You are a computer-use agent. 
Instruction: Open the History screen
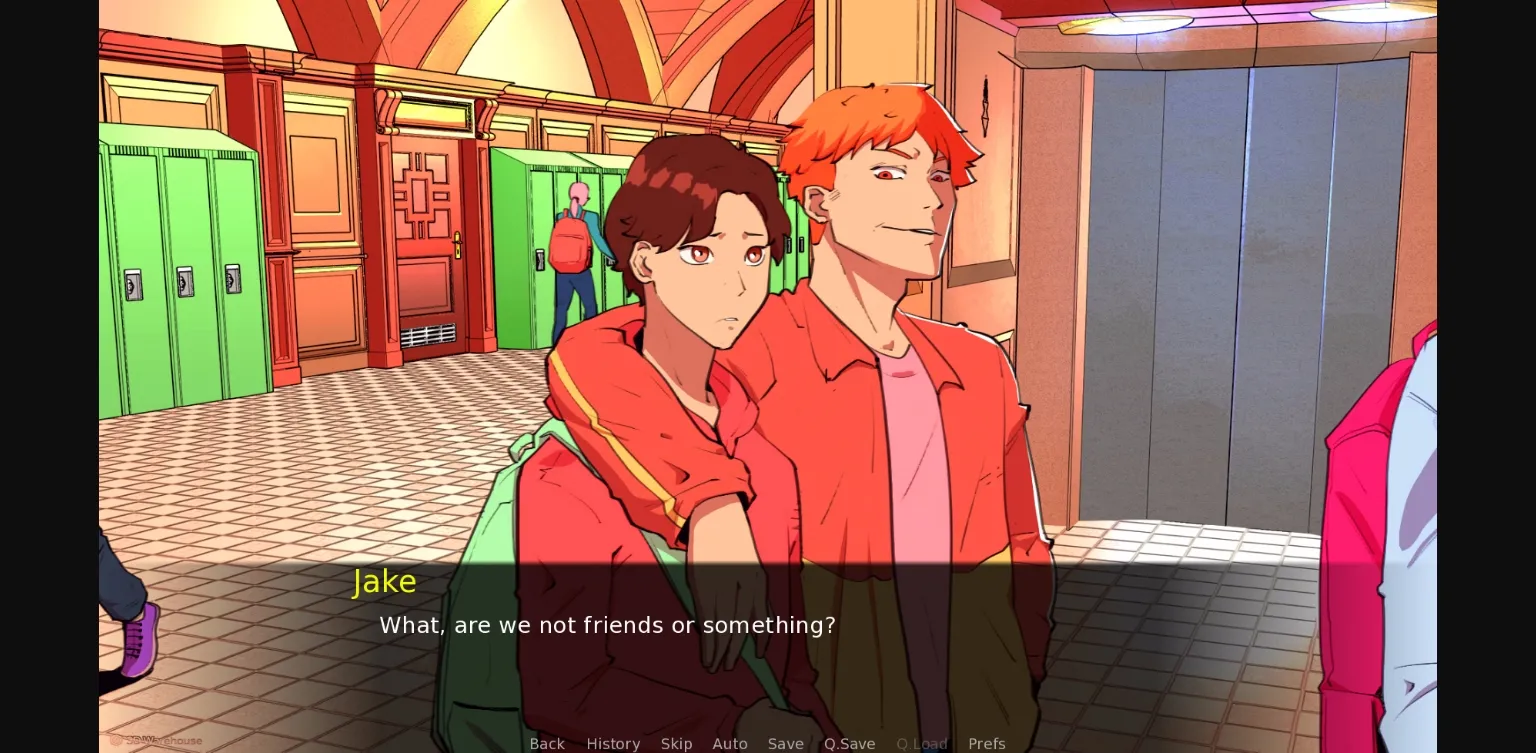click(613, 744)
